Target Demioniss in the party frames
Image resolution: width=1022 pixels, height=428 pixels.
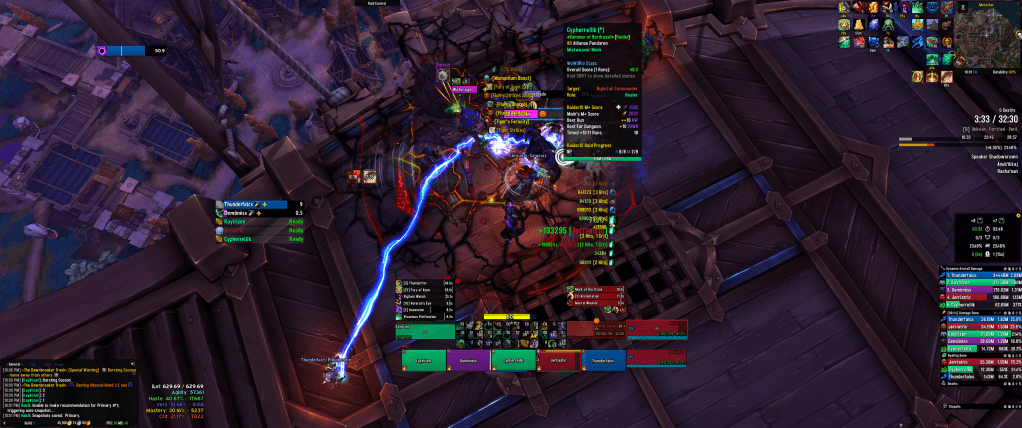tap(469, 360)
